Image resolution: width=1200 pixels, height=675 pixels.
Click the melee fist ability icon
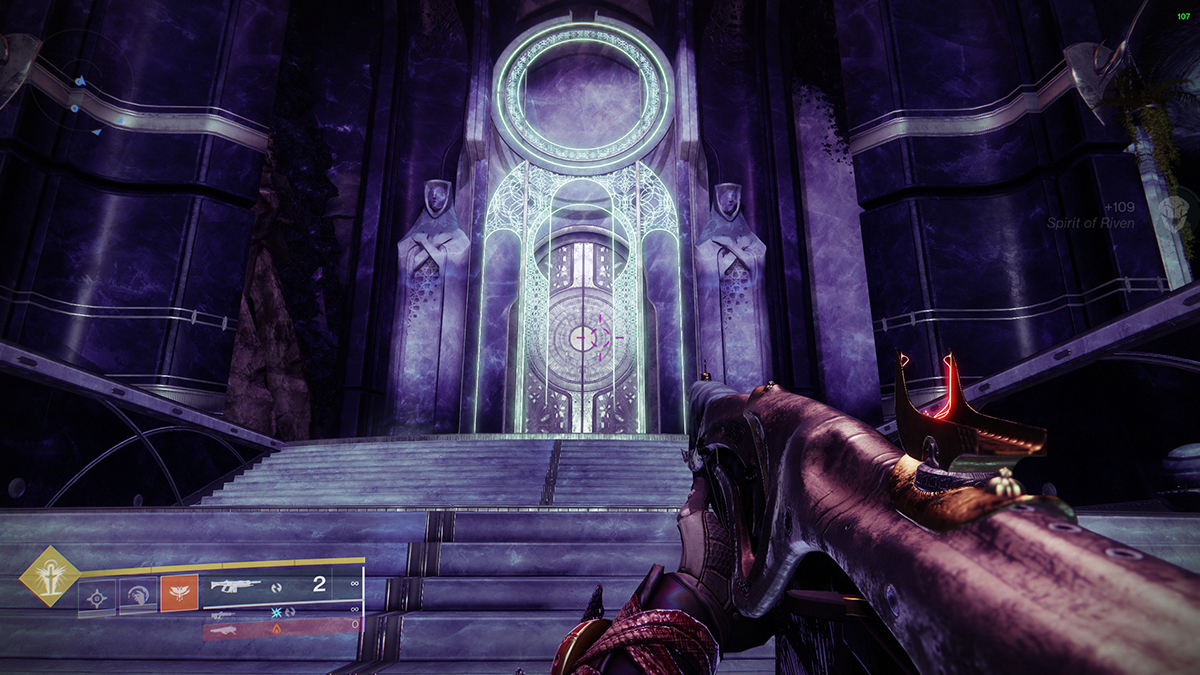138,597
